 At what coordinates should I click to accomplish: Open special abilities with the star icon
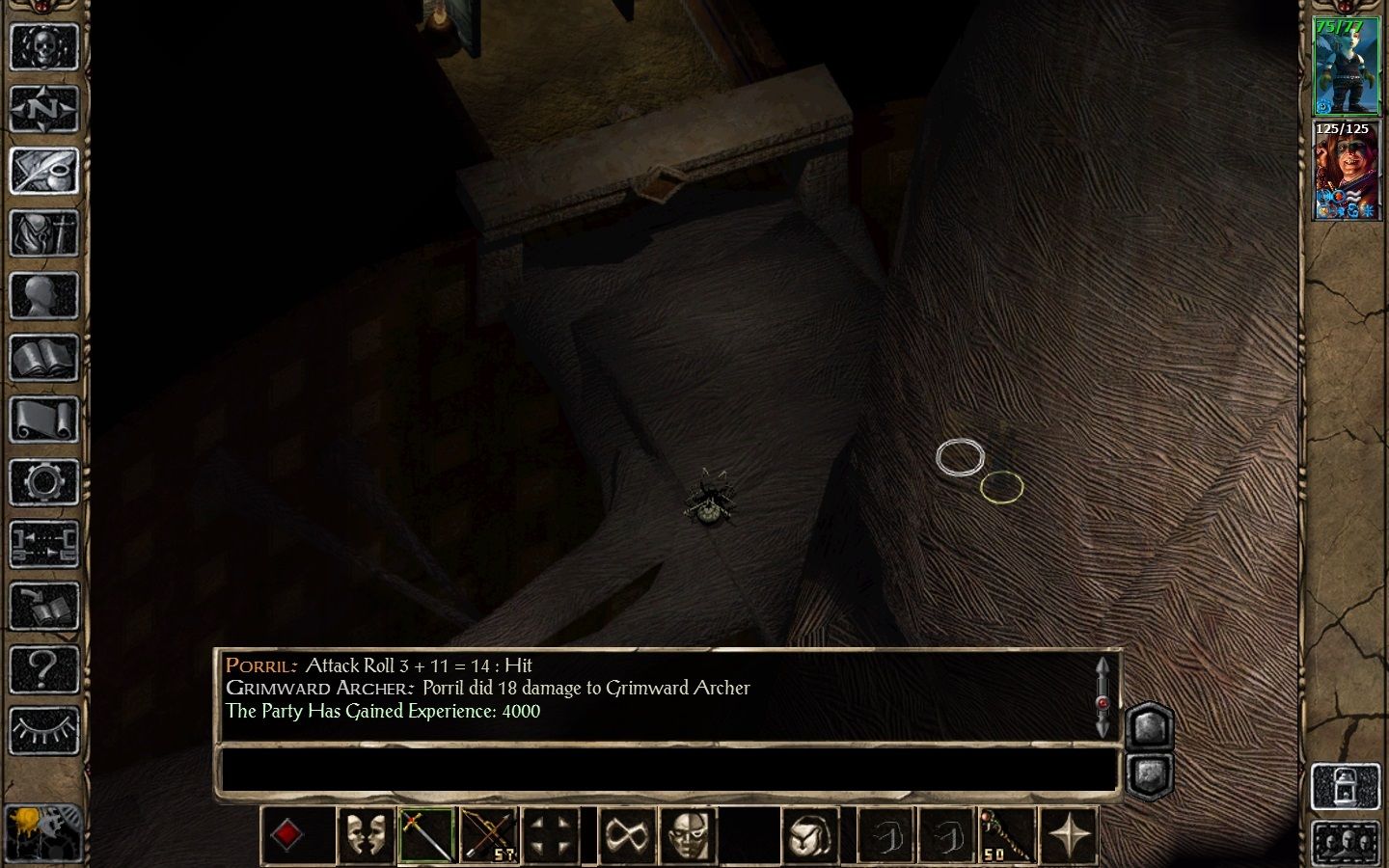[1069, 835]
